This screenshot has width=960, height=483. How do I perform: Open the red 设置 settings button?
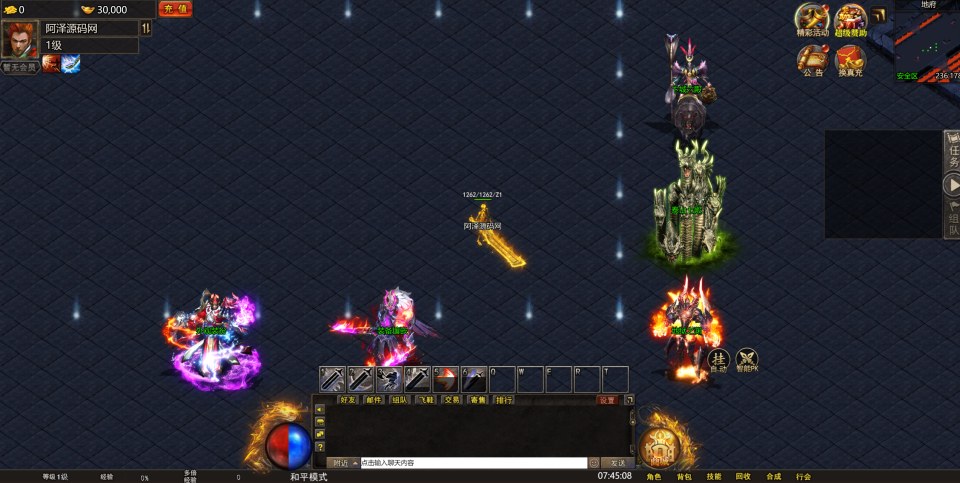pyautogui.click(x=607, y=399)
